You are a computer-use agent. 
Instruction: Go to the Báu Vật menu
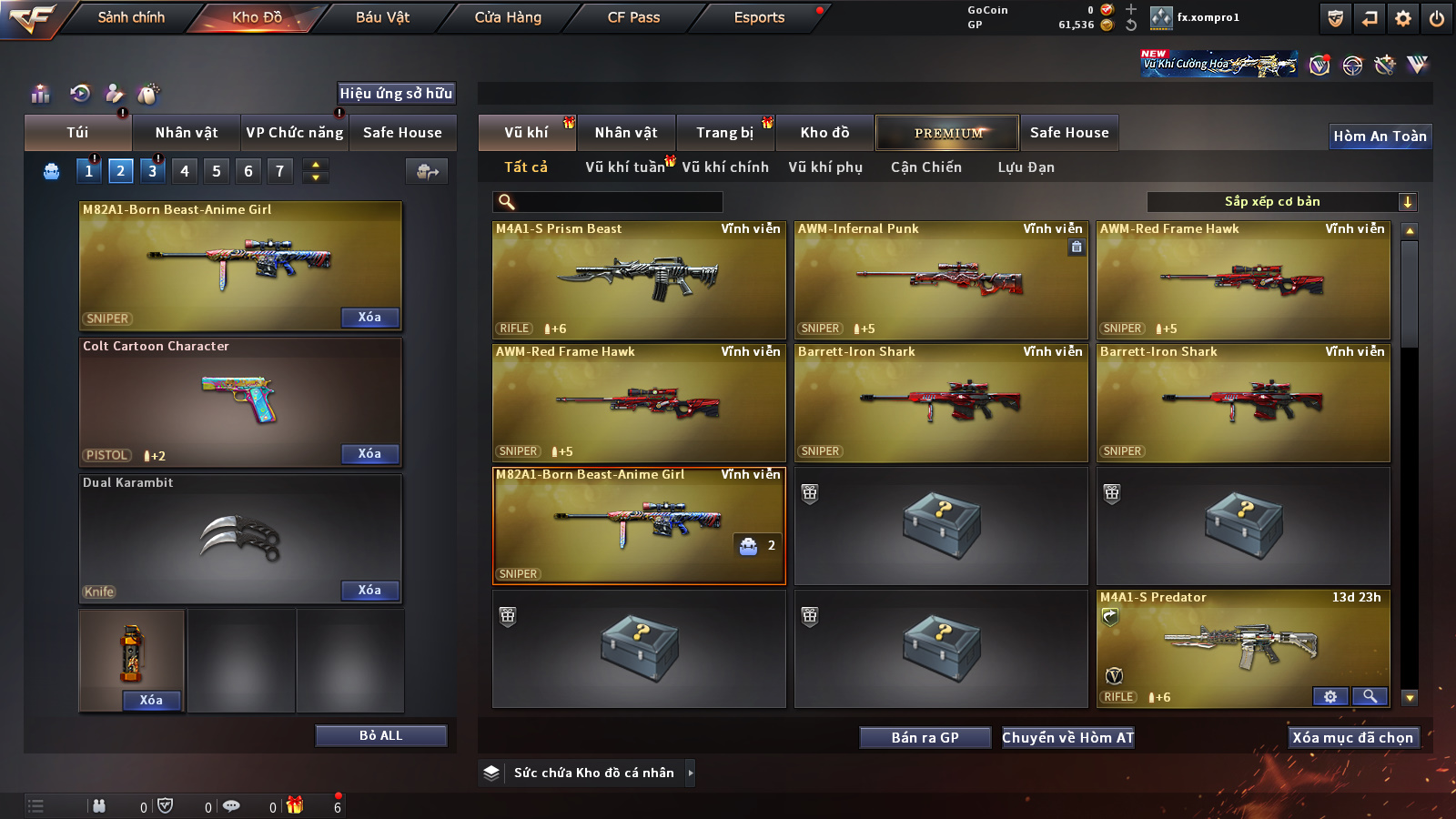tap(382, 17)
